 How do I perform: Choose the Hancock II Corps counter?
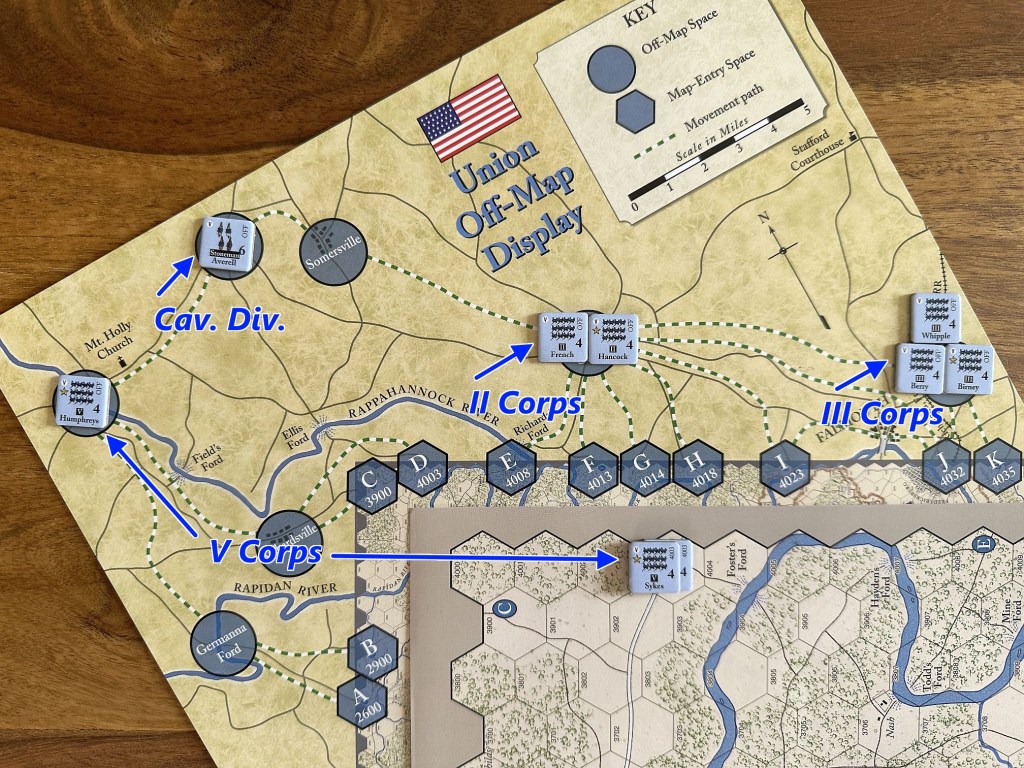click(x=614, y=339)
